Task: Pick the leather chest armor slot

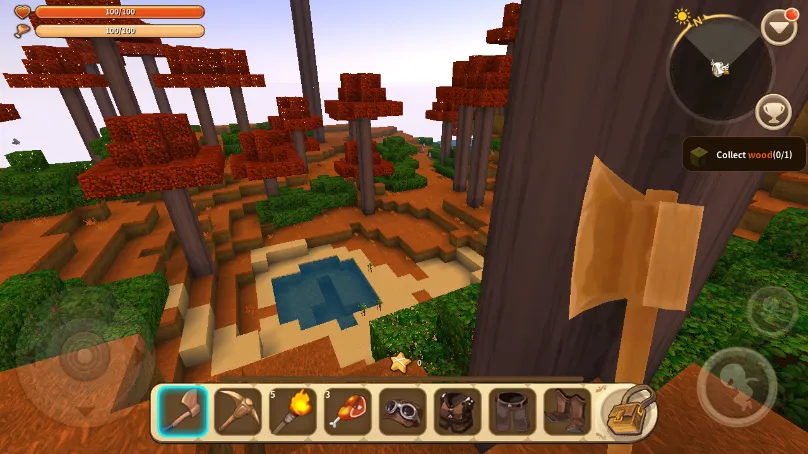Action: tap(458, 411)
